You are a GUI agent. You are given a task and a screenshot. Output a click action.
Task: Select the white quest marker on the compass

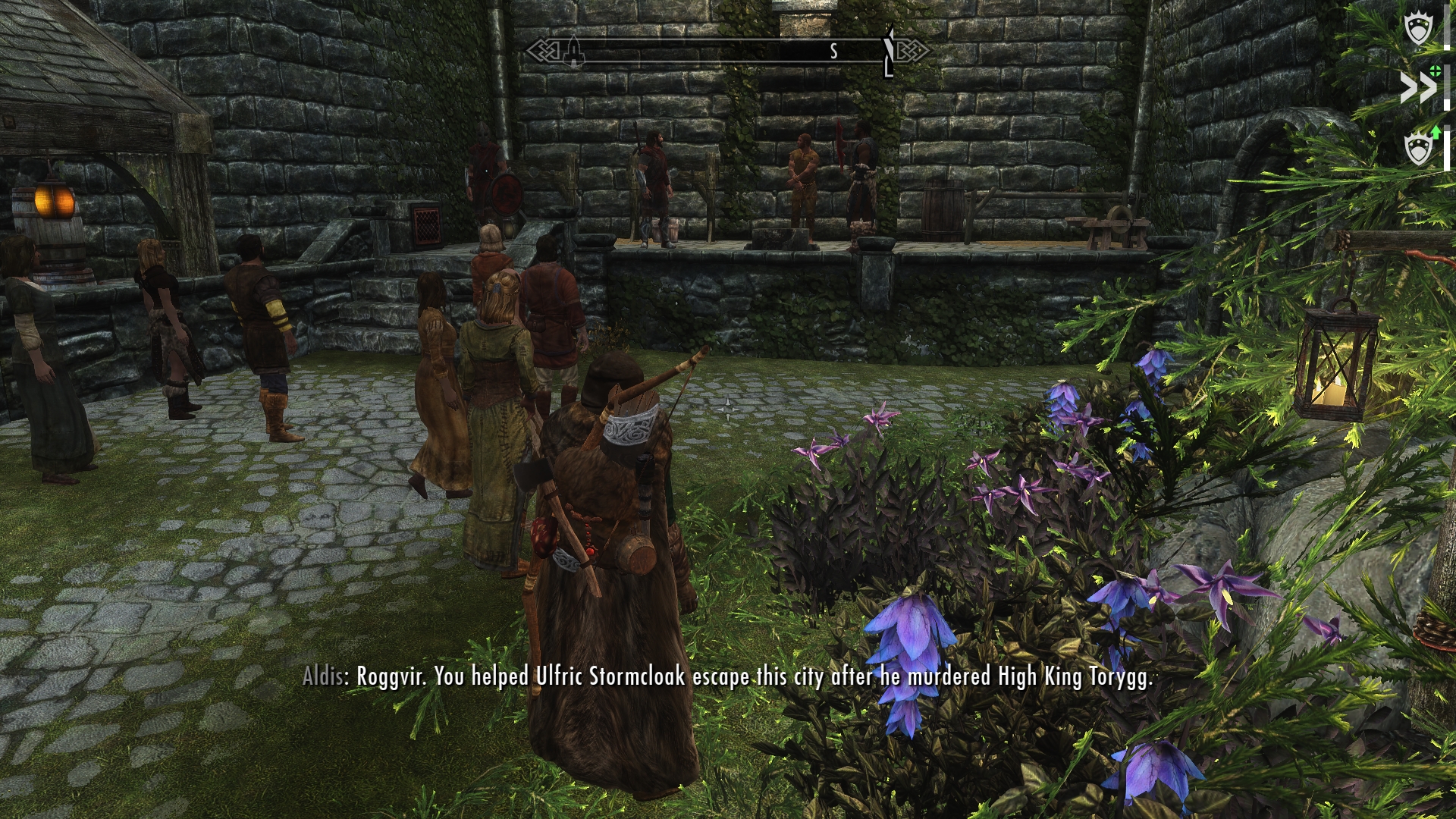[x=890, y=52]
